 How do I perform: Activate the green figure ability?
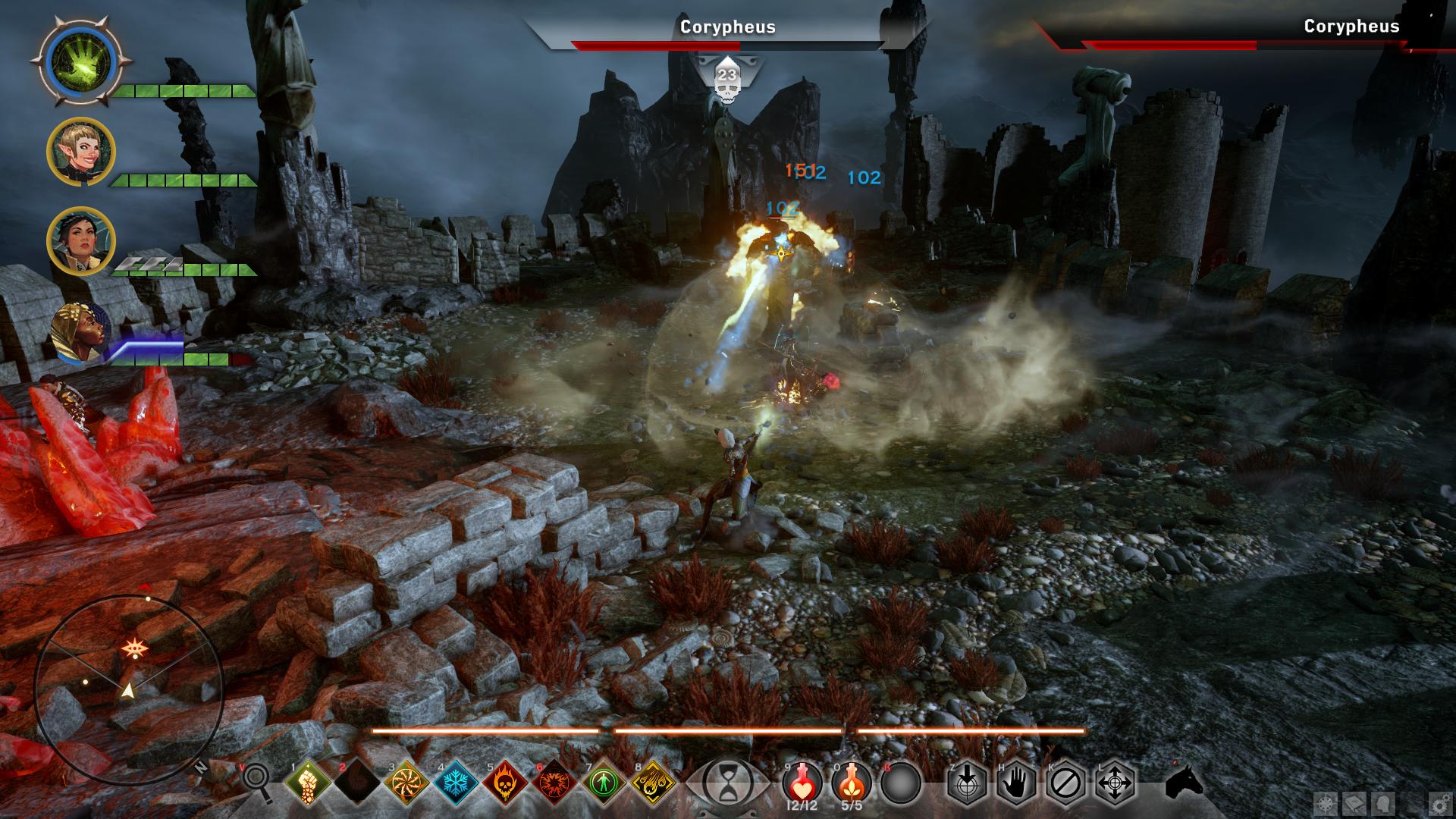pyautogui.click(x=604, y=782)
